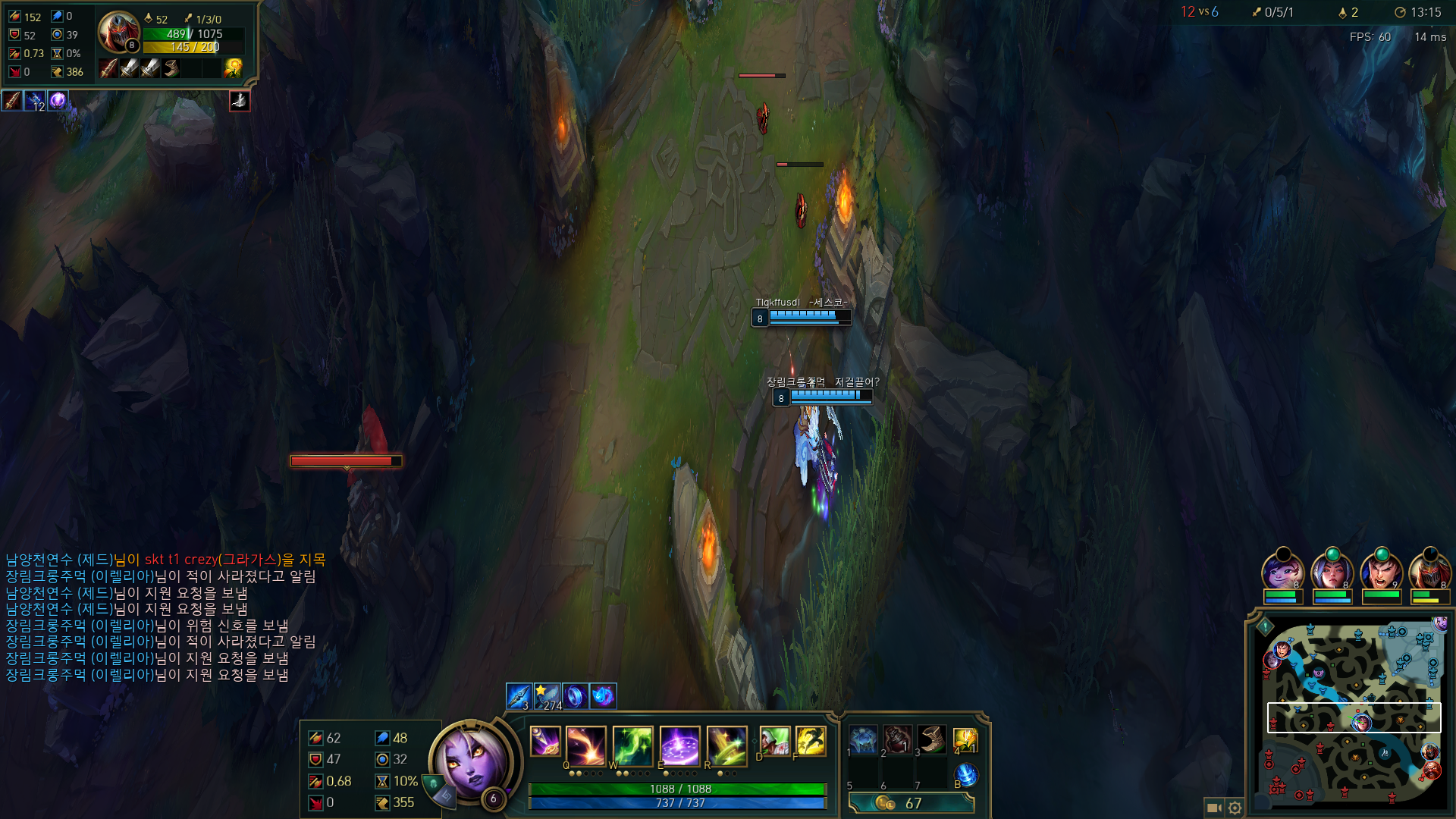This screenshot has width=1456, height=819.
Task: Use the purple E ability Equinox
Action: [x=679, y=745]
